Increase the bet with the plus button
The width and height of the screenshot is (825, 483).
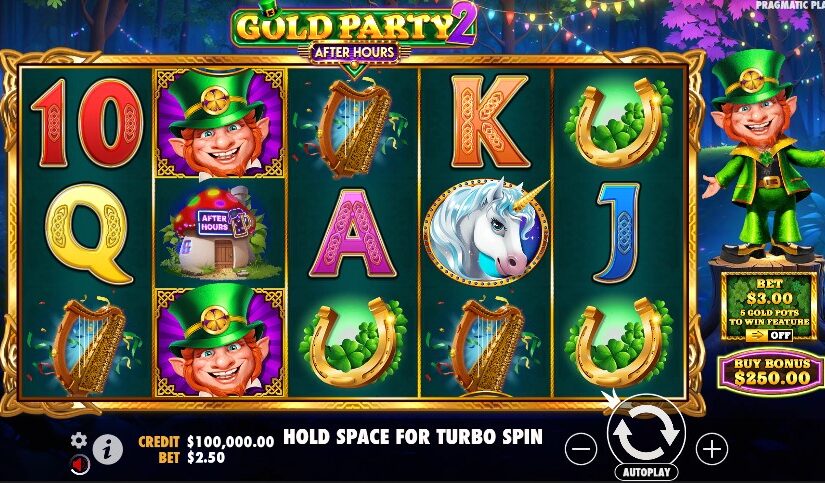coord(711,449)
